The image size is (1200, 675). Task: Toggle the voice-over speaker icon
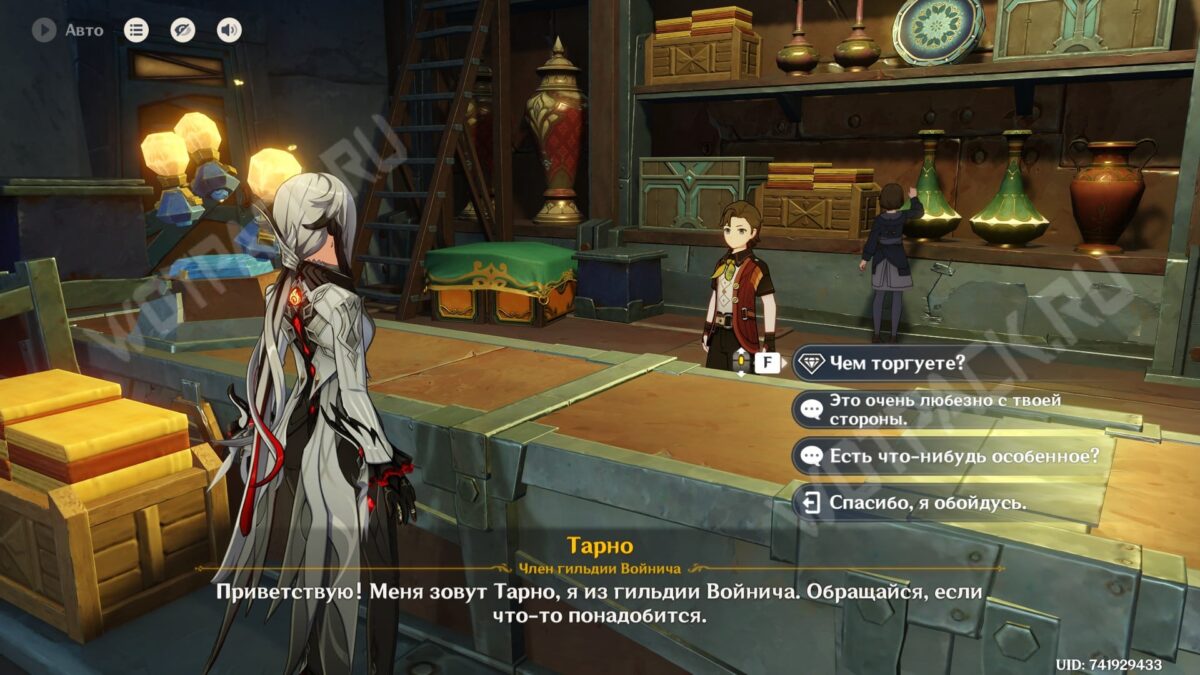[229, 30]
